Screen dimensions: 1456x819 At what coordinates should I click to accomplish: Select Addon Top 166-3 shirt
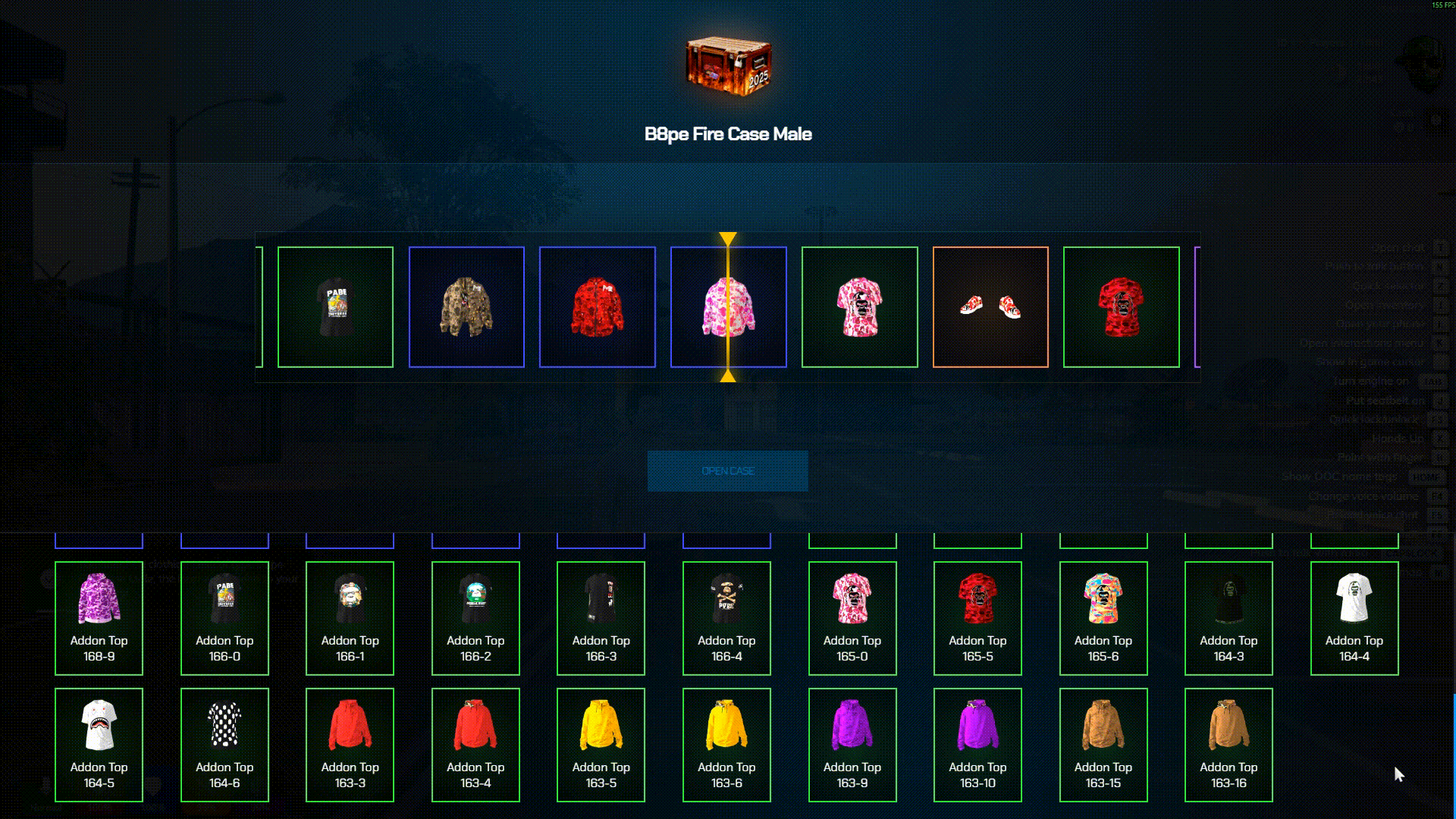pos(601,618)
